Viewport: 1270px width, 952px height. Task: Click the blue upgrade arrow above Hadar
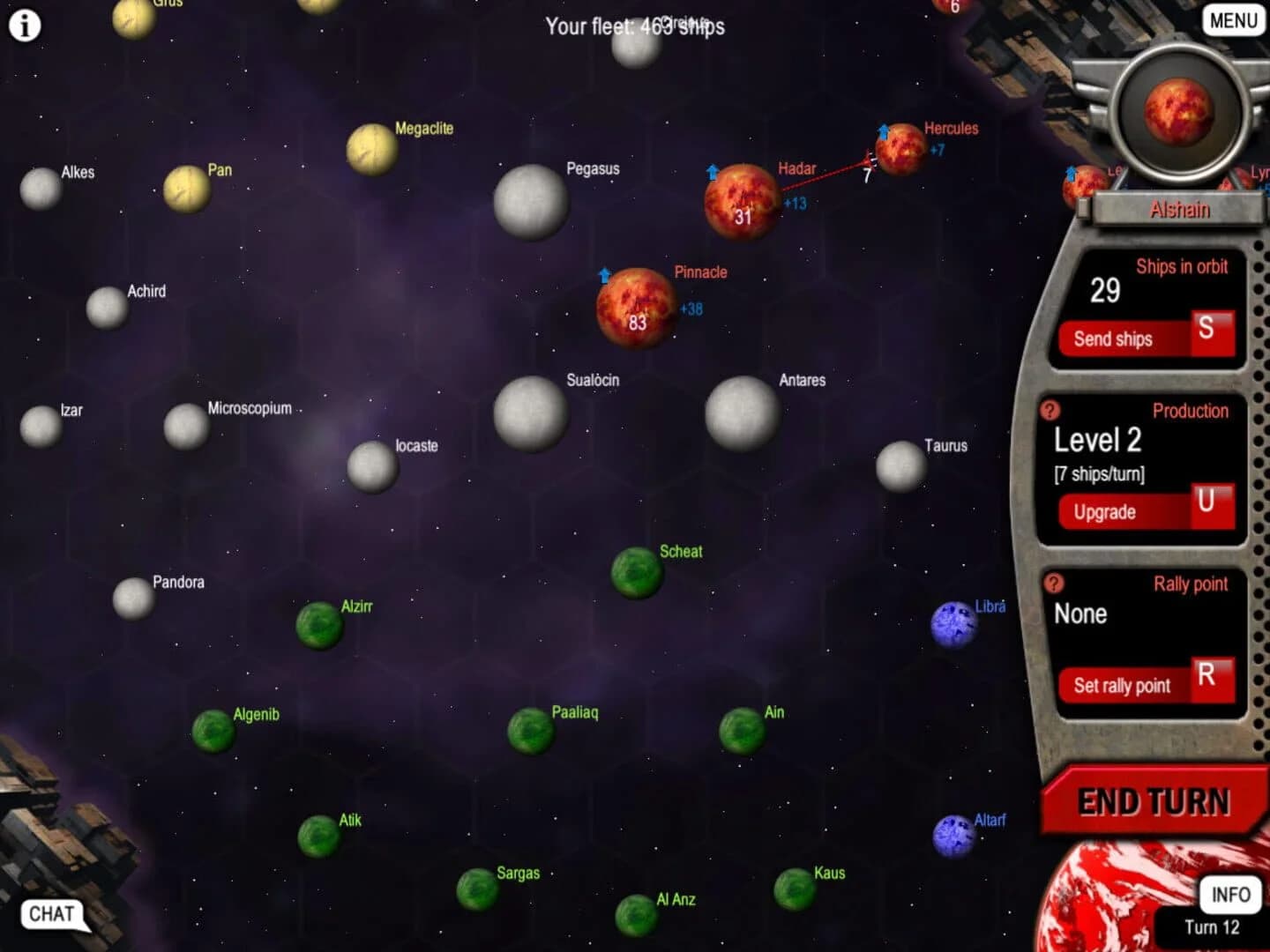[713, 173]
